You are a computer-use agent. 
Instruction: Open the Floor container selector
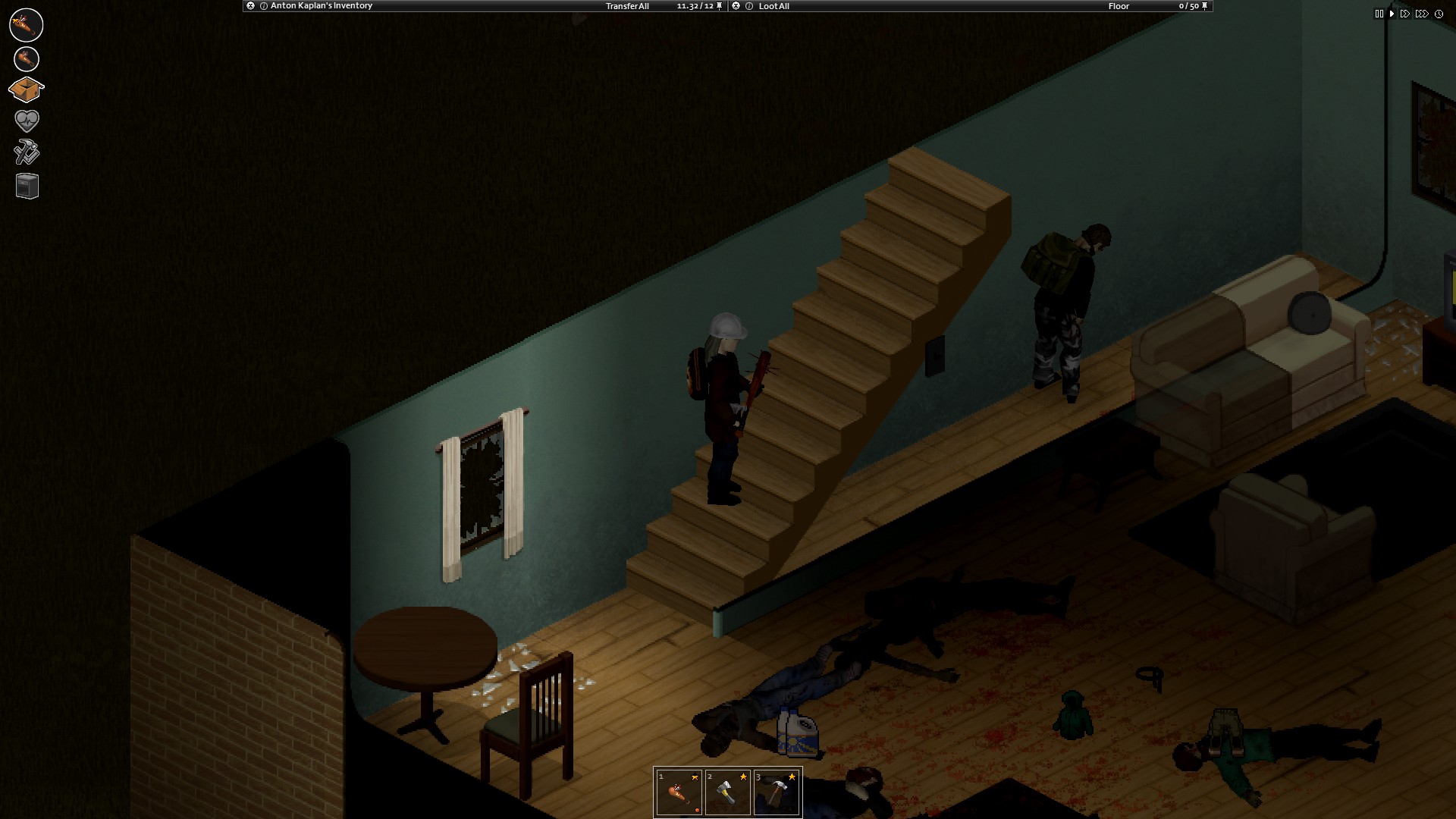point(1118,5)
